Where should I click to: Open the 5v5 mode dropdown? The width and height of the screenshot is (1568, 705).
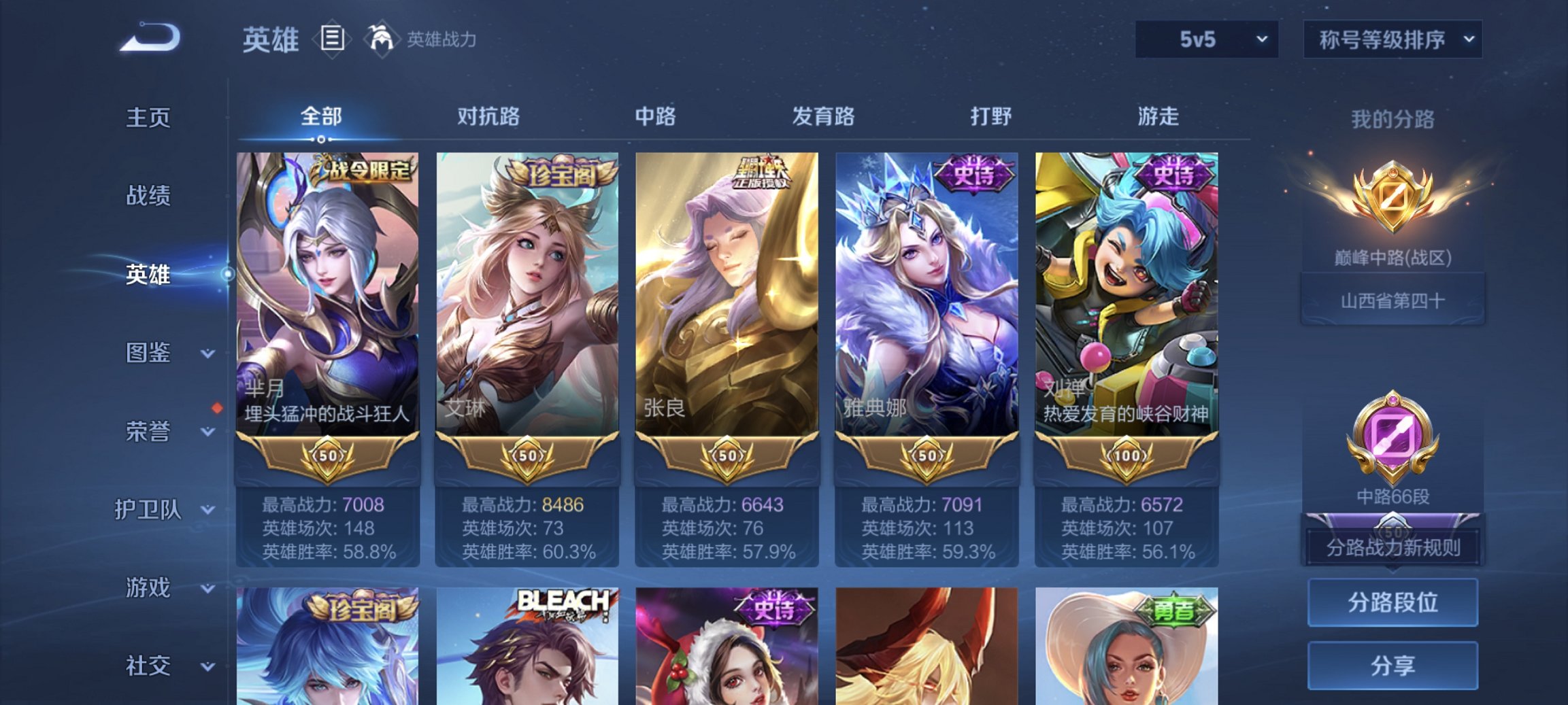tap(1210, 39)
